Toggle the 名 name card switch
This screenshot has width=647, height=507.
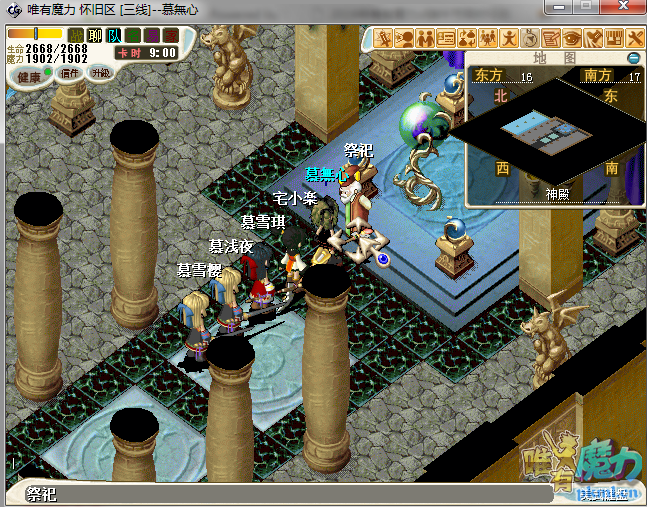point(132,37)
